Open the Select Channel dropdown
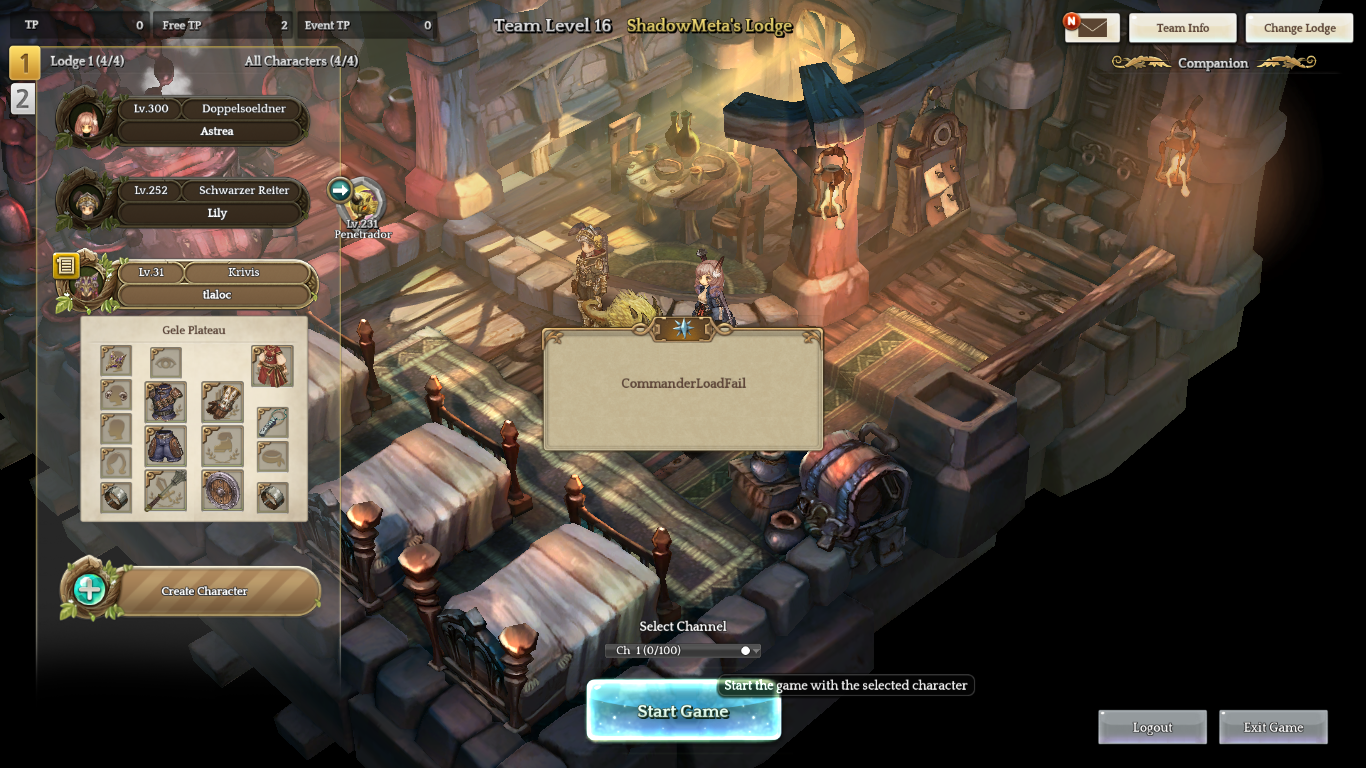1366x768 pixels. (683, 651)
